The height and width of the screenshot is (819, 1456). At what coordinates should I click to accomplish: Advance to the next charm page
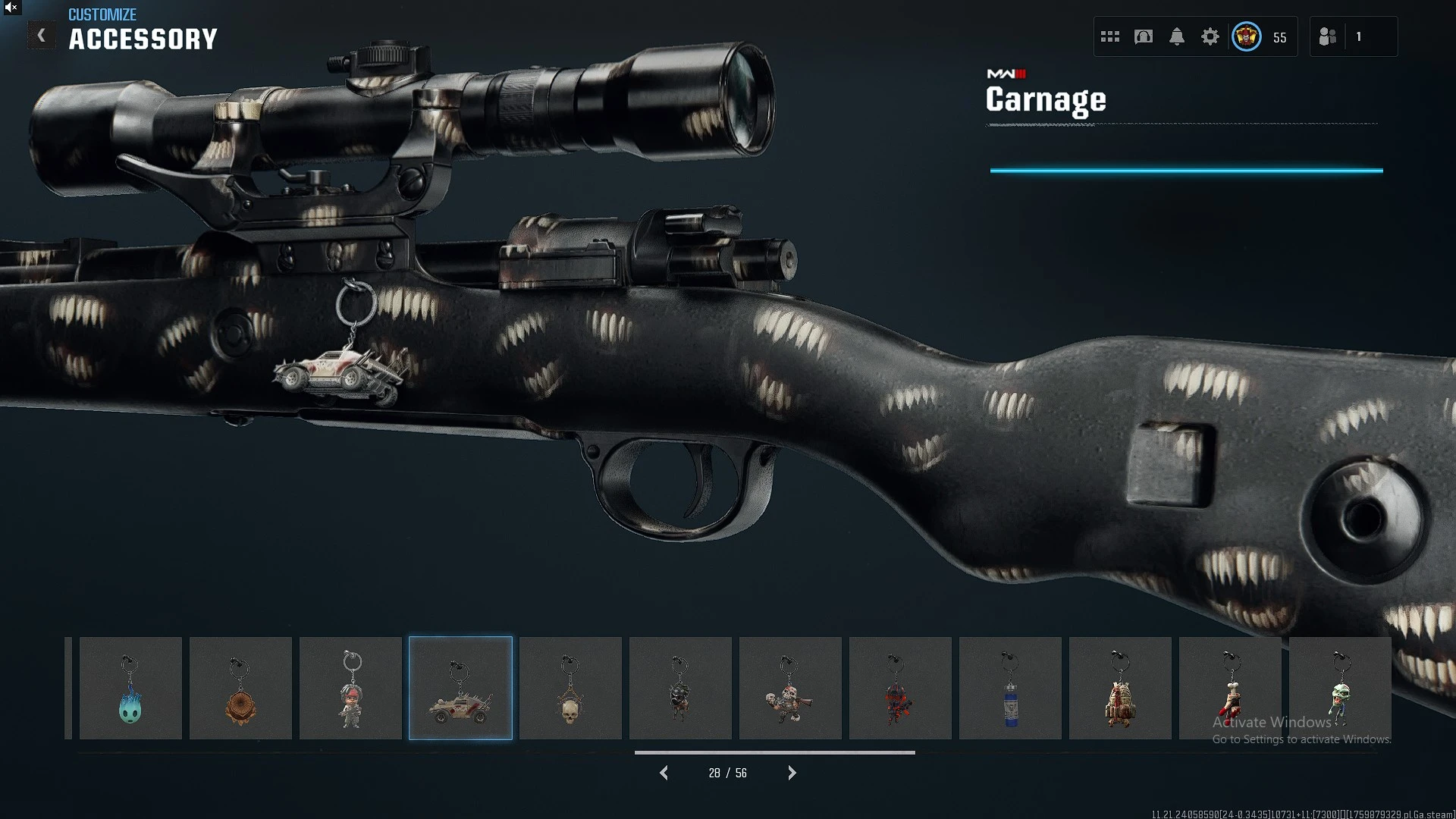pyautogui.click(x=792, y=773)
